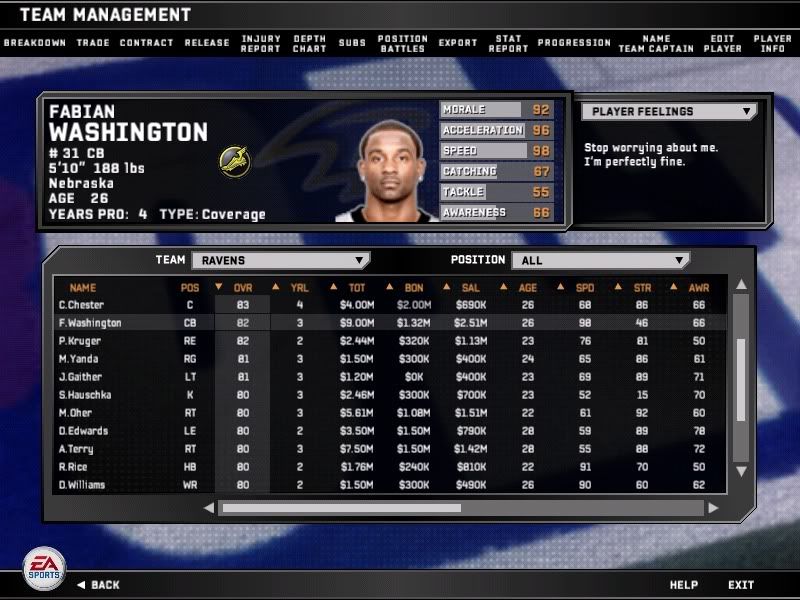The image size is (800, 600).
Task: Click Exit to leave Team Management
Action: click(x=741, y=585)
